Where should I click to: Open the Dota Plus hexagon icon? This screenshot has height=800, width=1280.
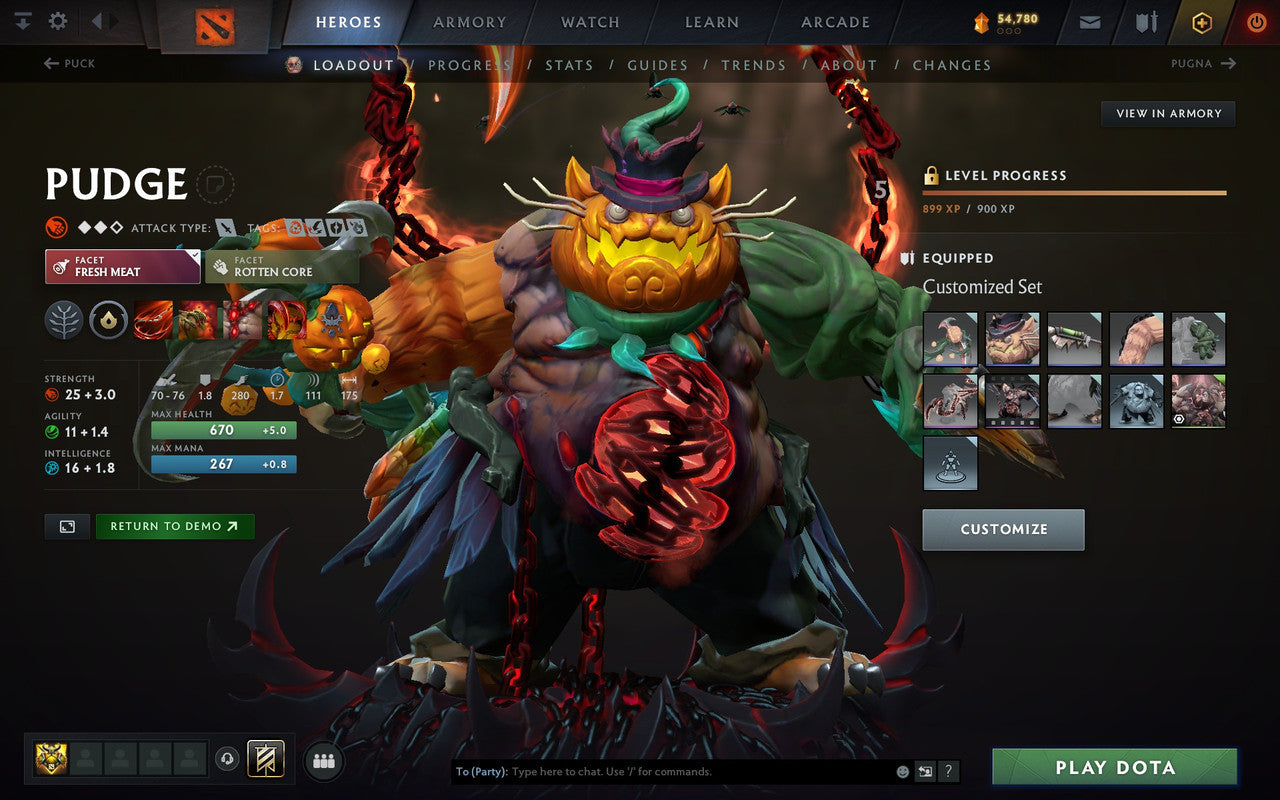tap(1201, 21)
